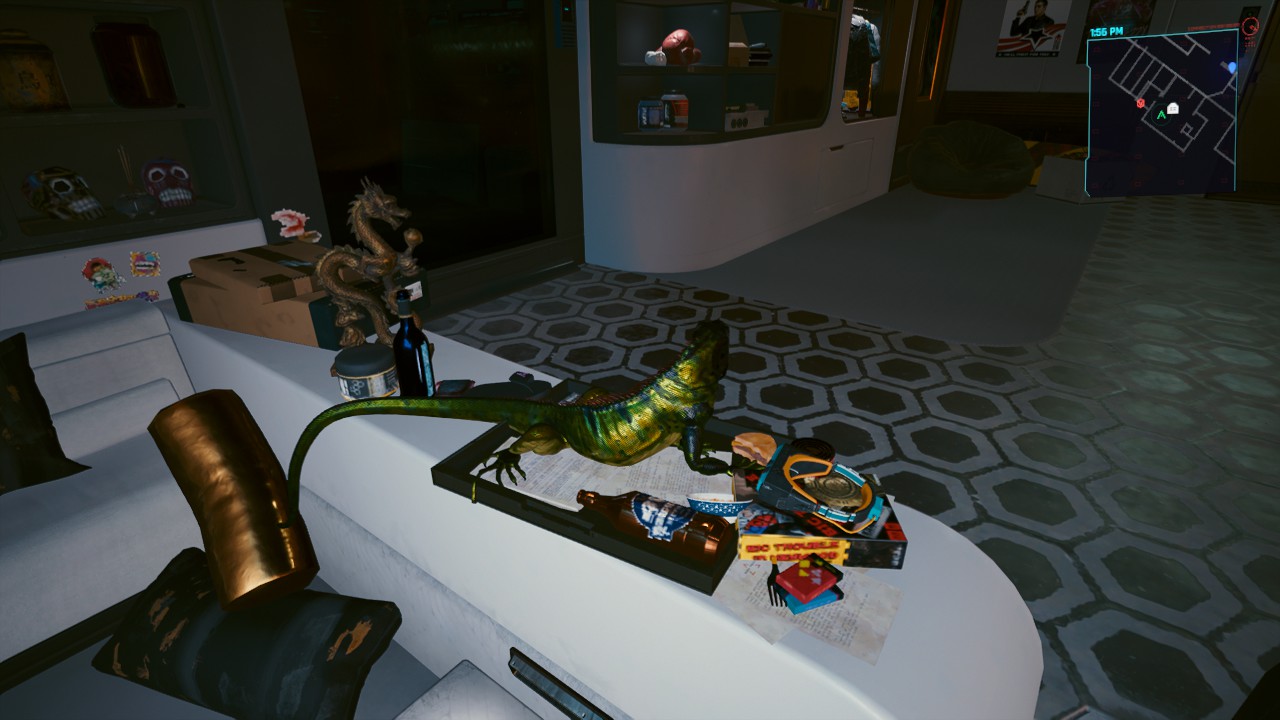Select the red hexagonal marker on the minimap

[x=1141, y=104]
